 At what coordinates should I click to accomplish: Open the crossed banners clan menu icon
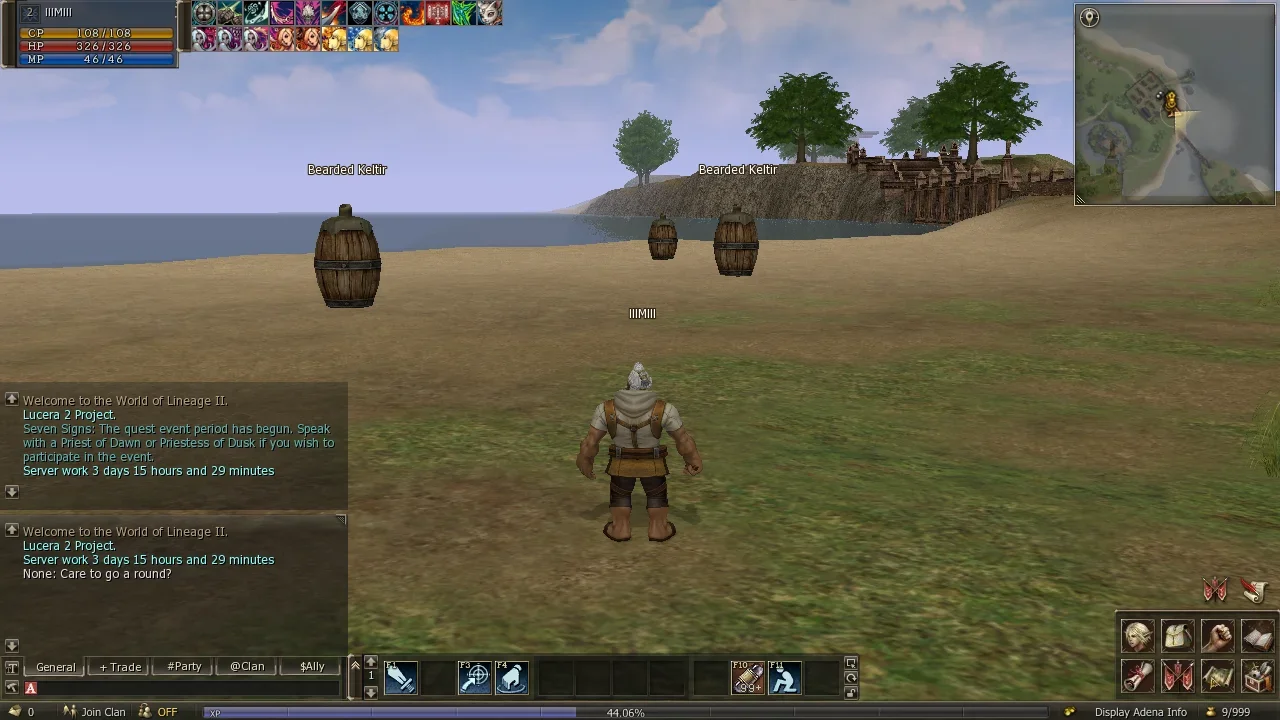click(x=1177, y=676)
